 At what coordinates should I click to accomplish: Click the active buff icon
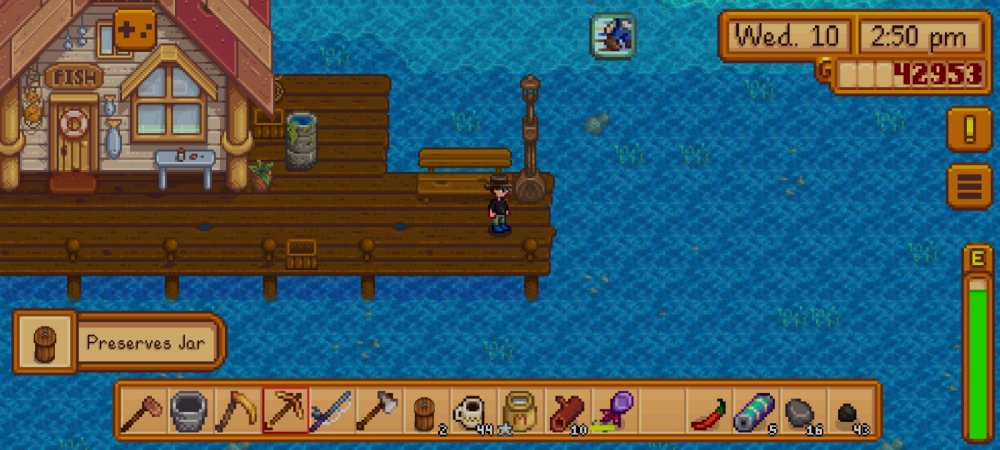(x=612, y=36)
